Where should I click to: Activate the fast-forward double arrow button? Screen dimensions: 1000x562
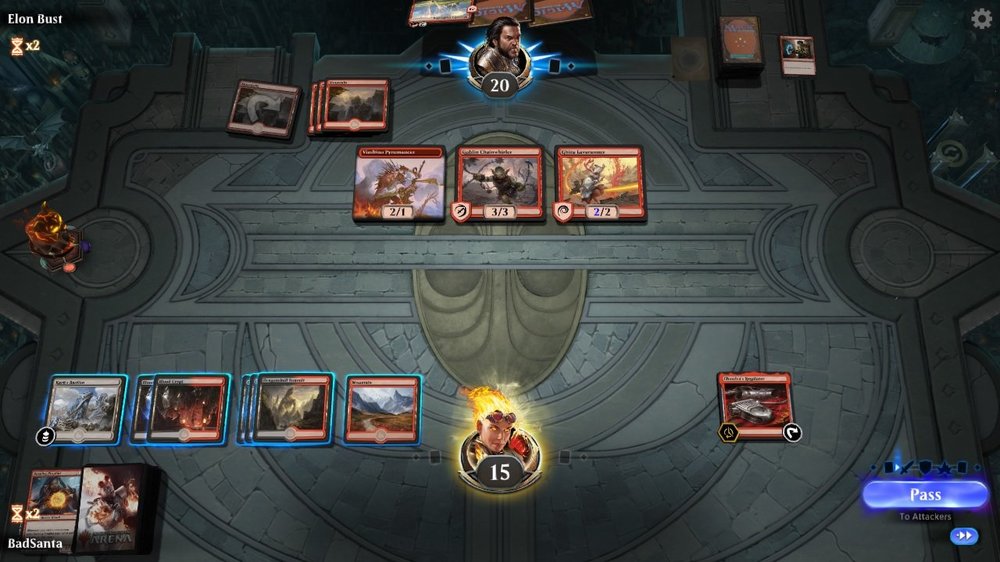click(963, 536)
